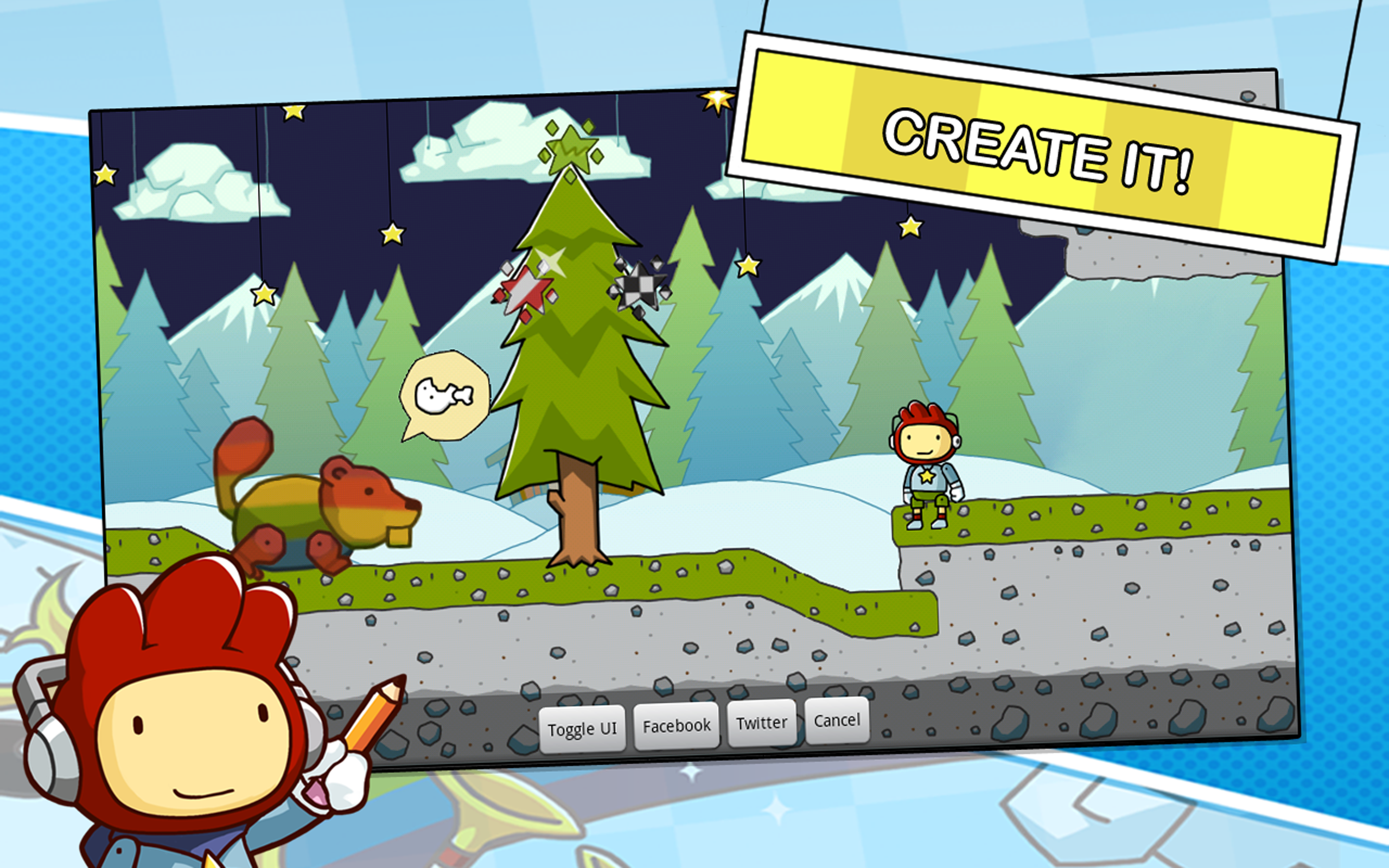
Task: Share to Facebook
Action: pos(676,725)
